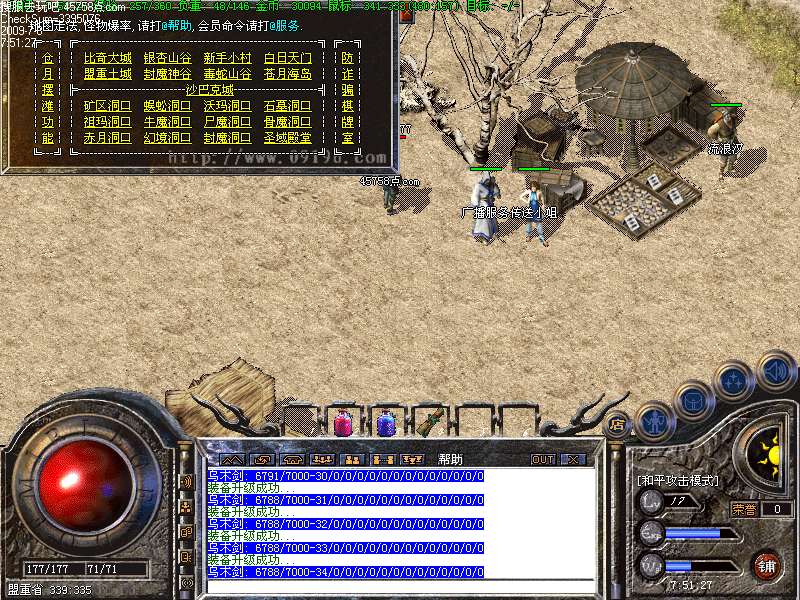
Task: Select the scroll item in the belt
Action: coord(429,422)
